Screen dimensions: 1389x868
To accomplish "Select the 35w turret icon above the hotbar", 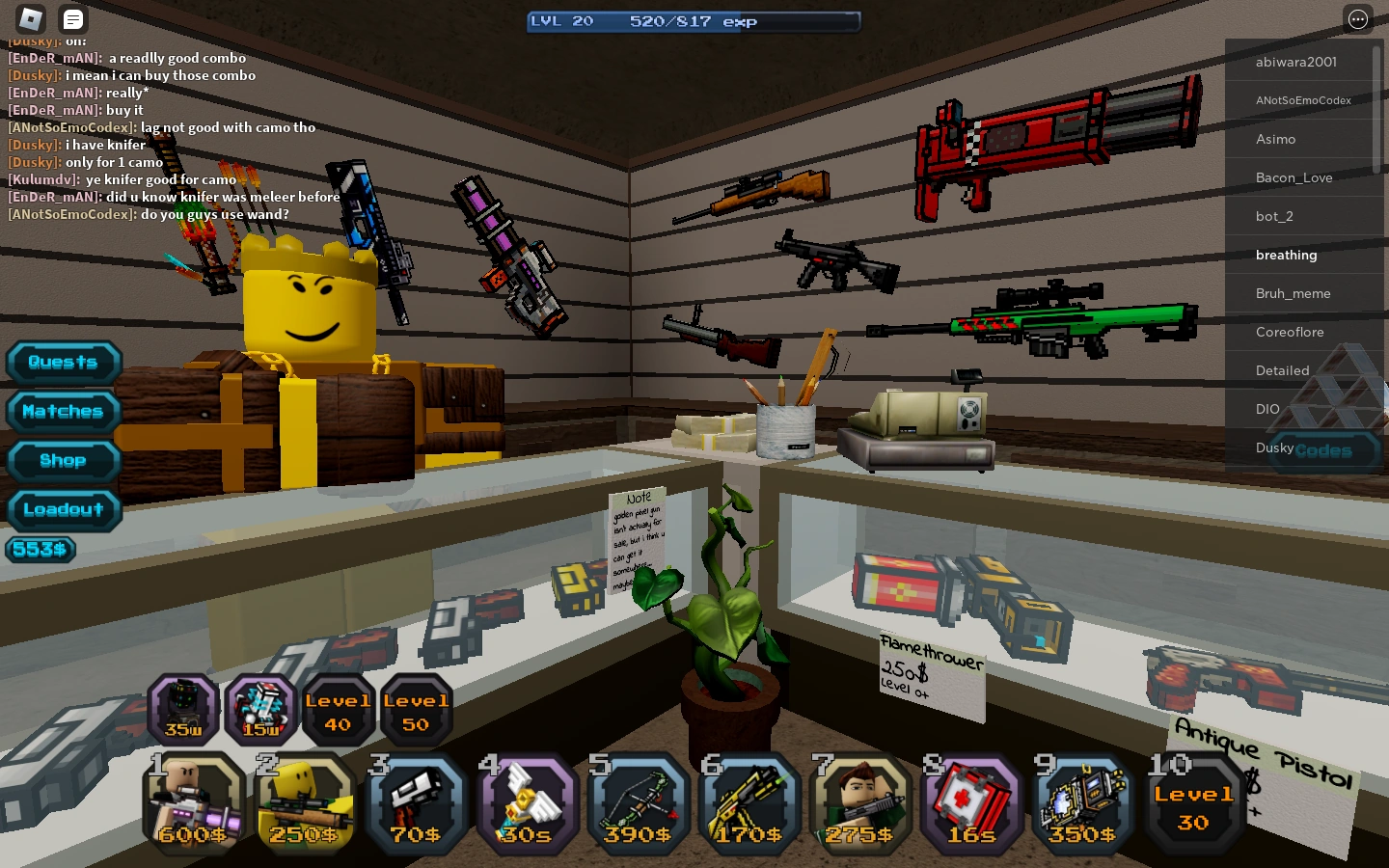I will pos(182,711).
